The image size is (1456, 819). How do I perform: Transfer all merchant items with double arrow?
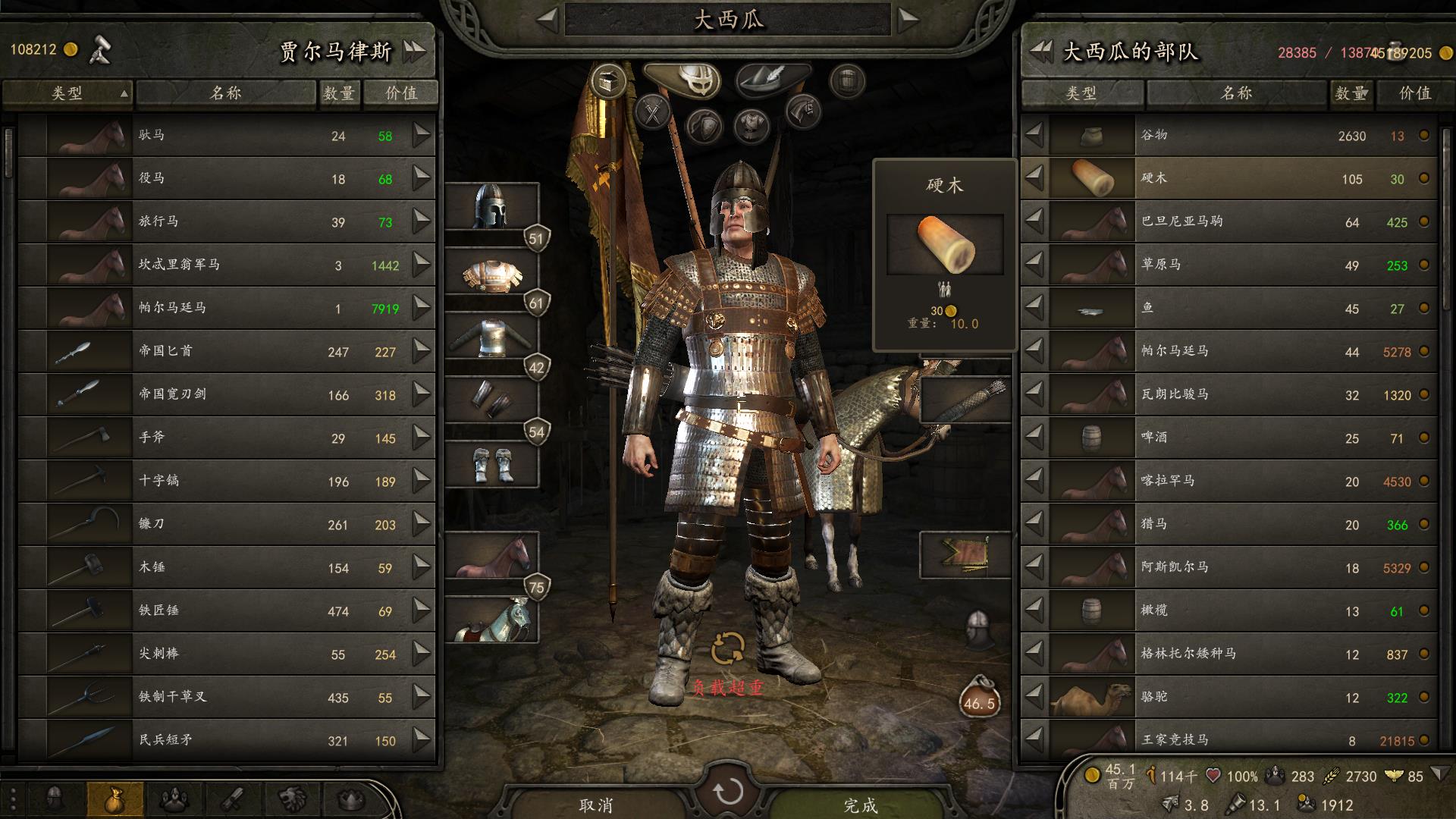coord(415,52)
